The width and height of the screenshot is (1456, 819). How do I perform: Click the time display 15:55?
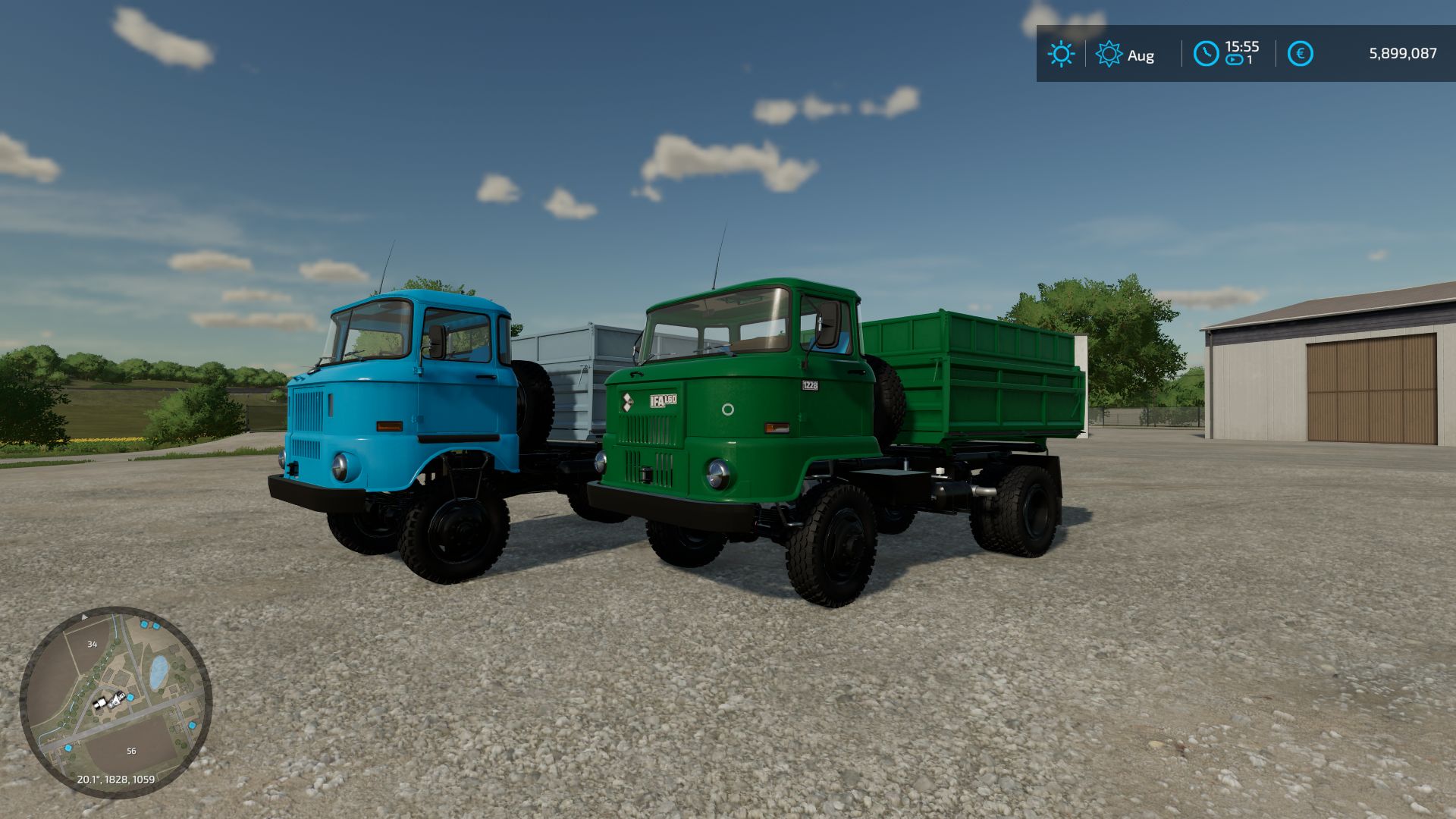coord(1243,45)
